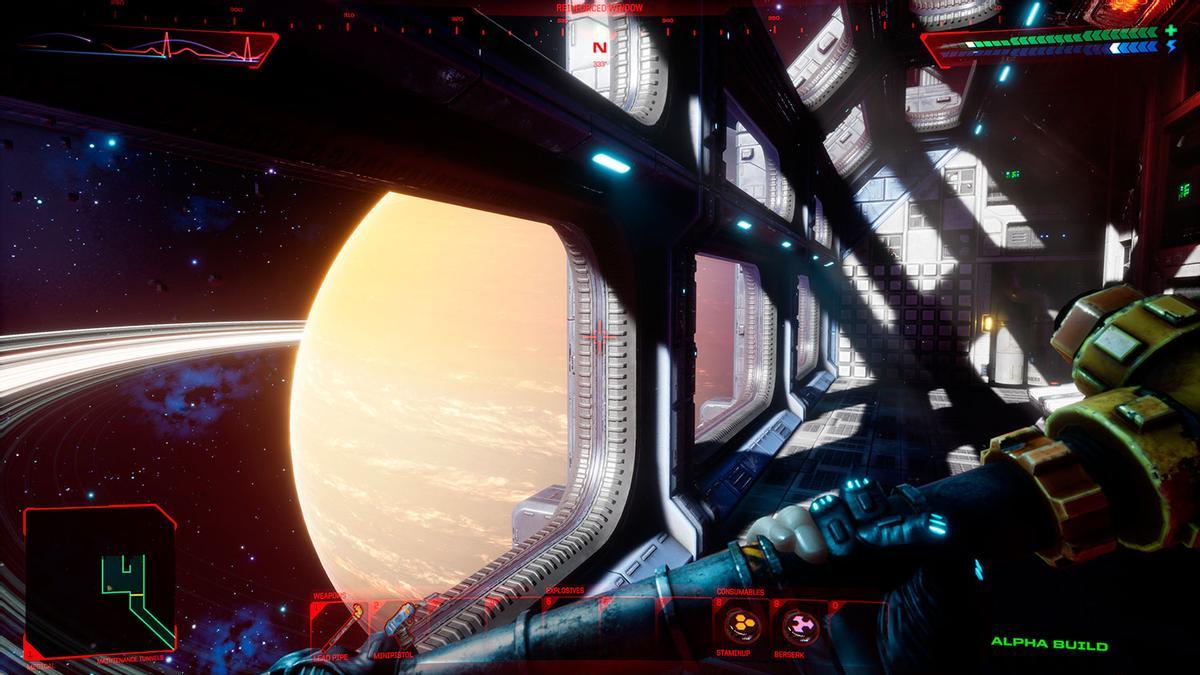Click the heartbeat bio-monitor panel

tap(150, 46)
